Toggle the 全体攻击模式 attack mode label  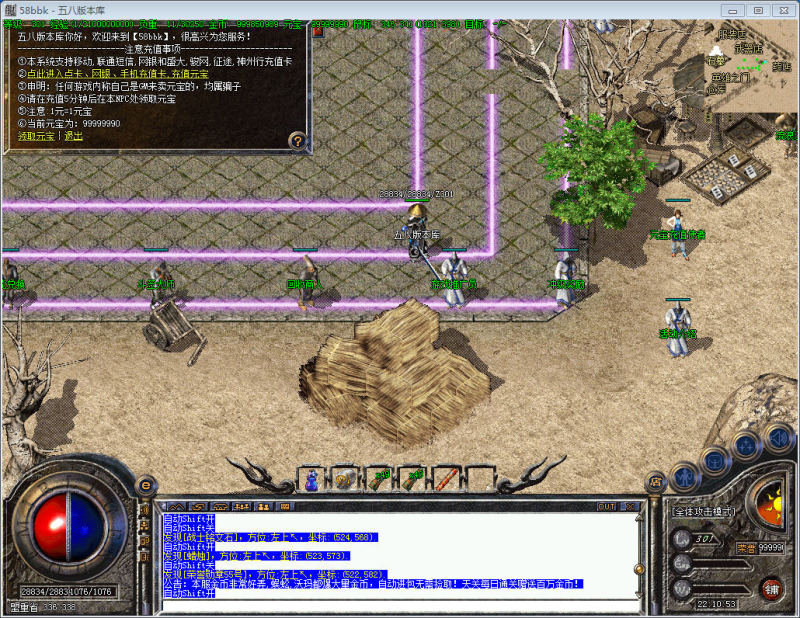[706, 512]
